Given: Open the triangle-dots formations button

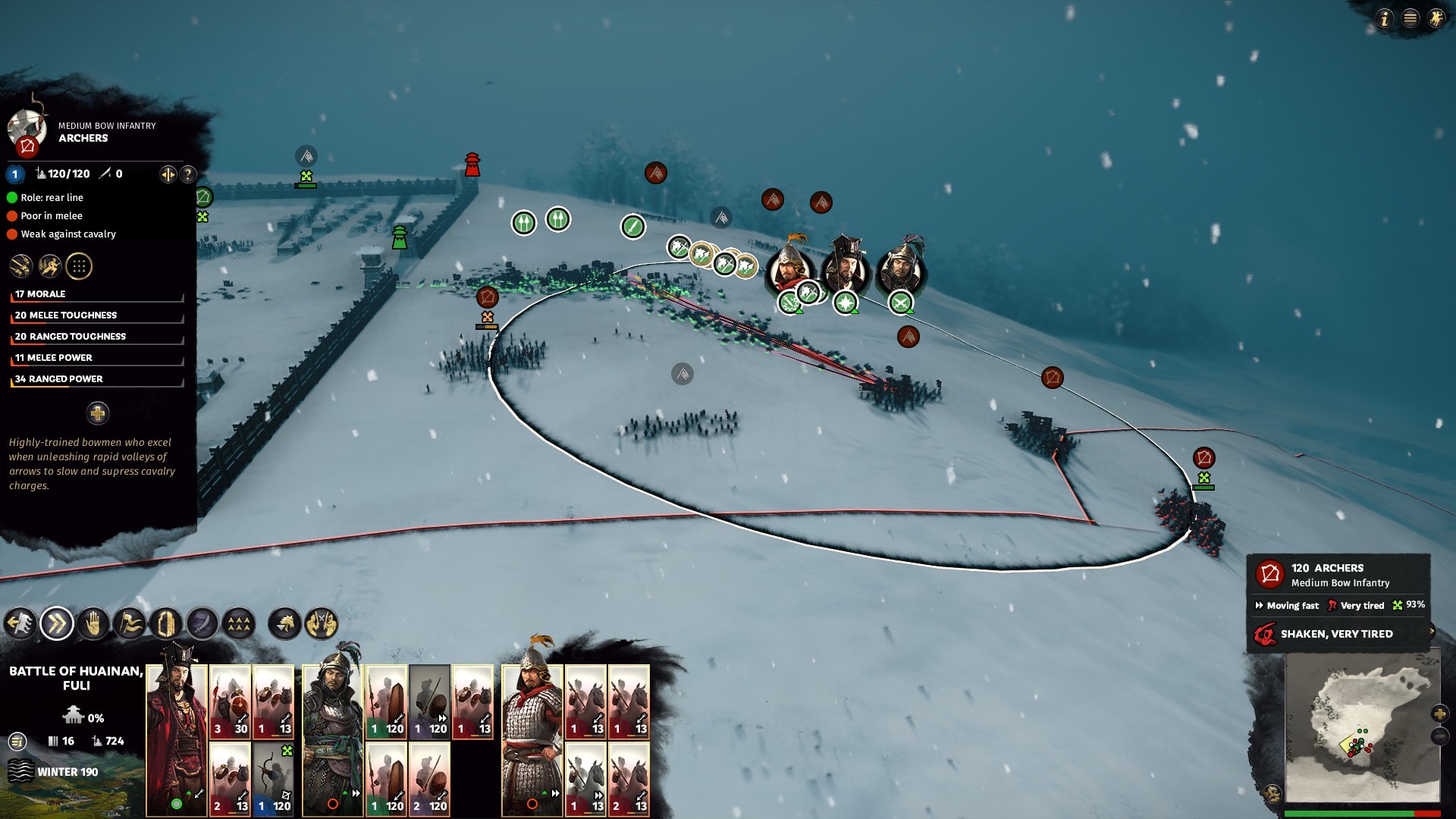Looking at the screenshot, I should click(x=239, y=624).
